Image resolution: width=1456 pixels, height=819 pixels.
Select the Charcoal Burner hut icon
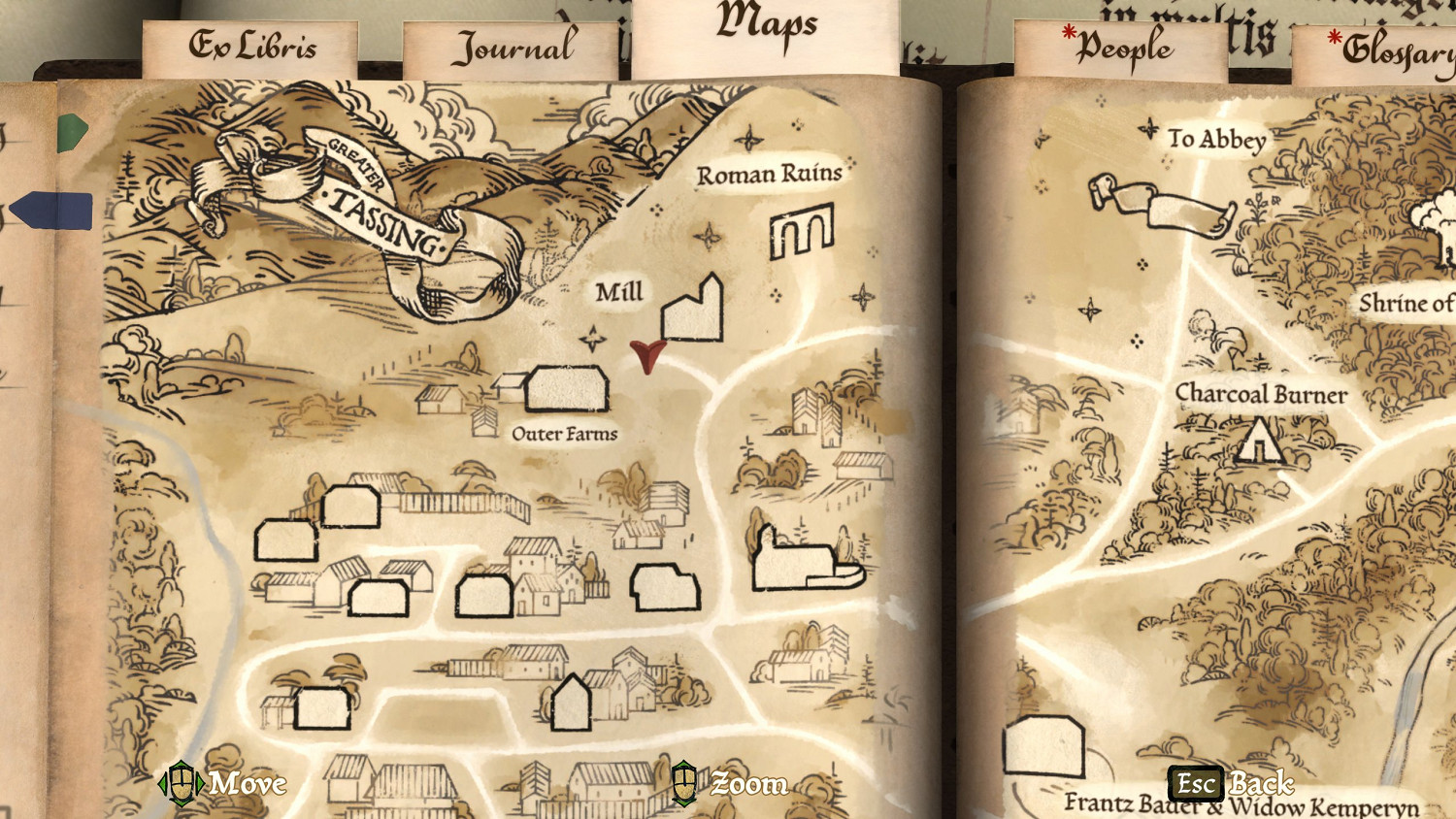(x=1260, y=445)
